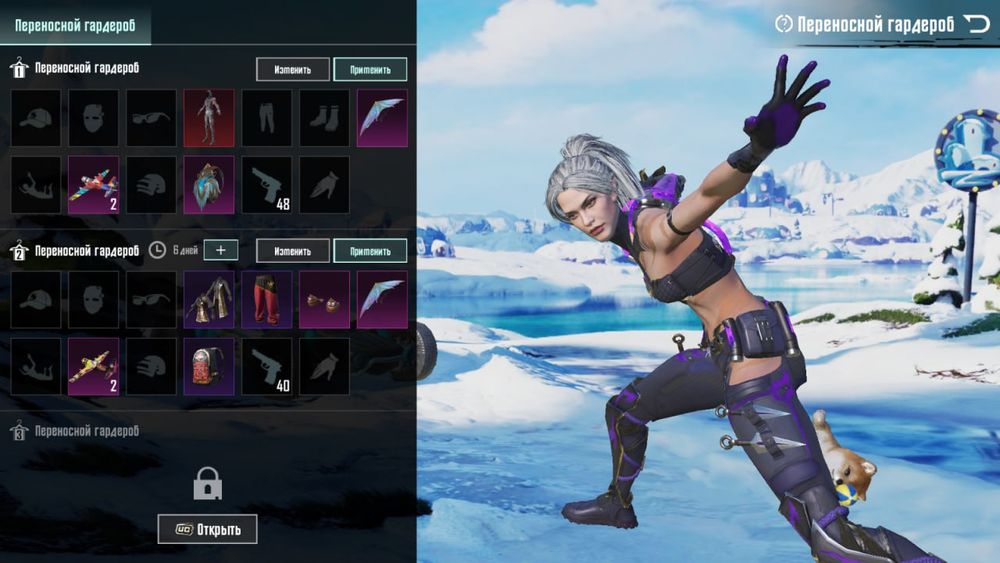This screenshot has width=1000, height=563.
Task: Select the red and blue plane skin
Action: [93, 184]
